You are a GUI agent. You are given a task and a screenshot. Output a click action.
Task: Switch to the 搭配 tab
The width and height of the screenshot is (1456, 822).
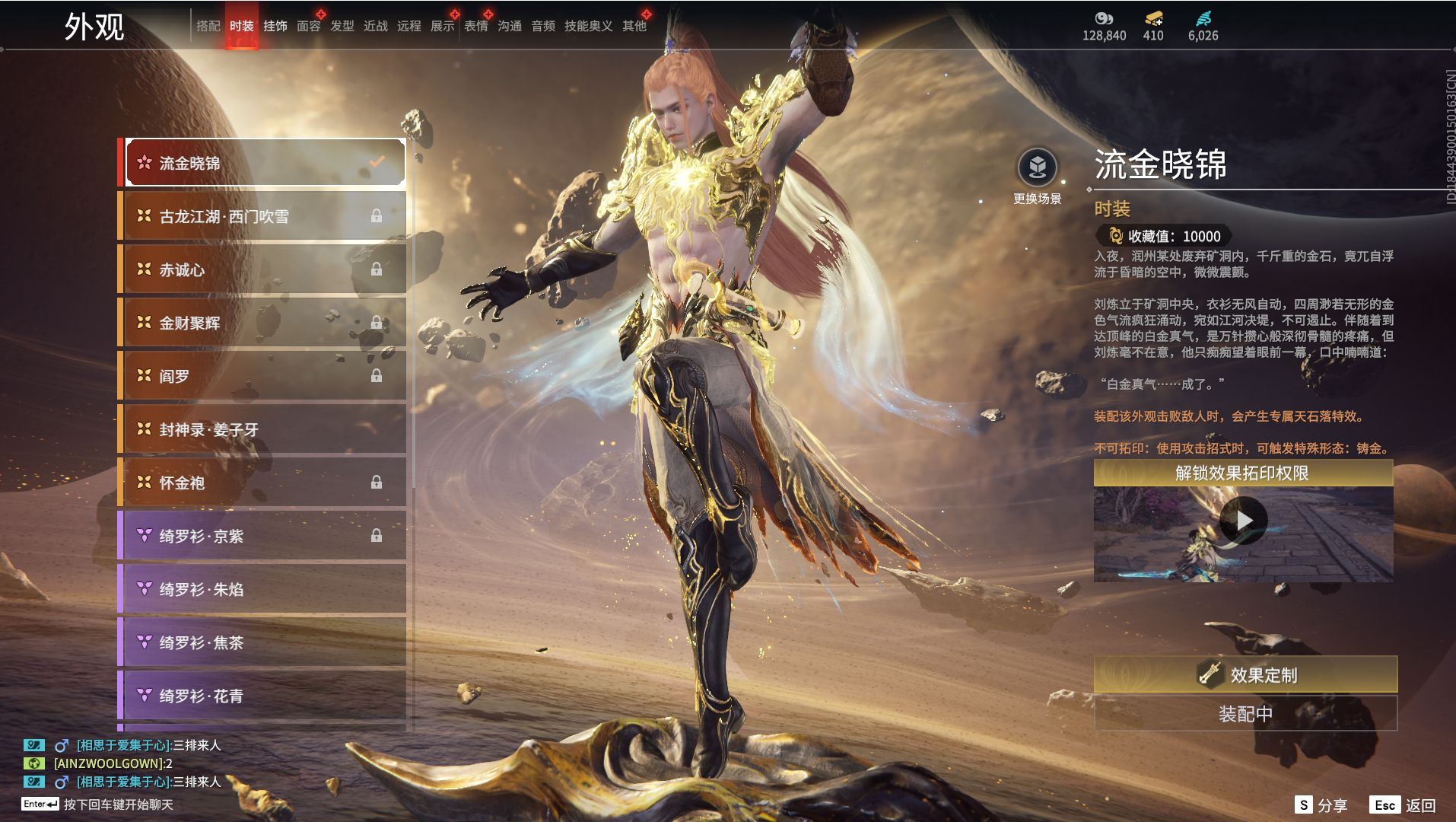[208, 26]
